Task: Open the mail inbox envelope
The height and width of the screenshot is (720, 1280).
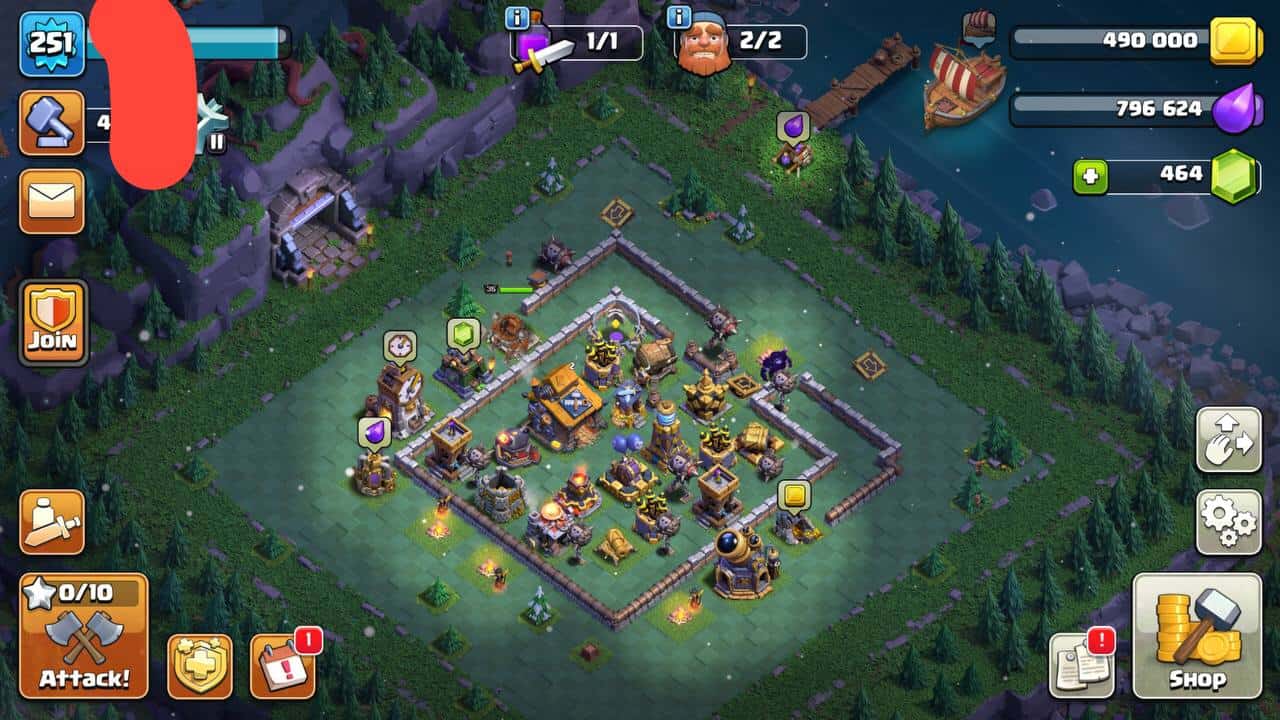Action: [51, 201]
